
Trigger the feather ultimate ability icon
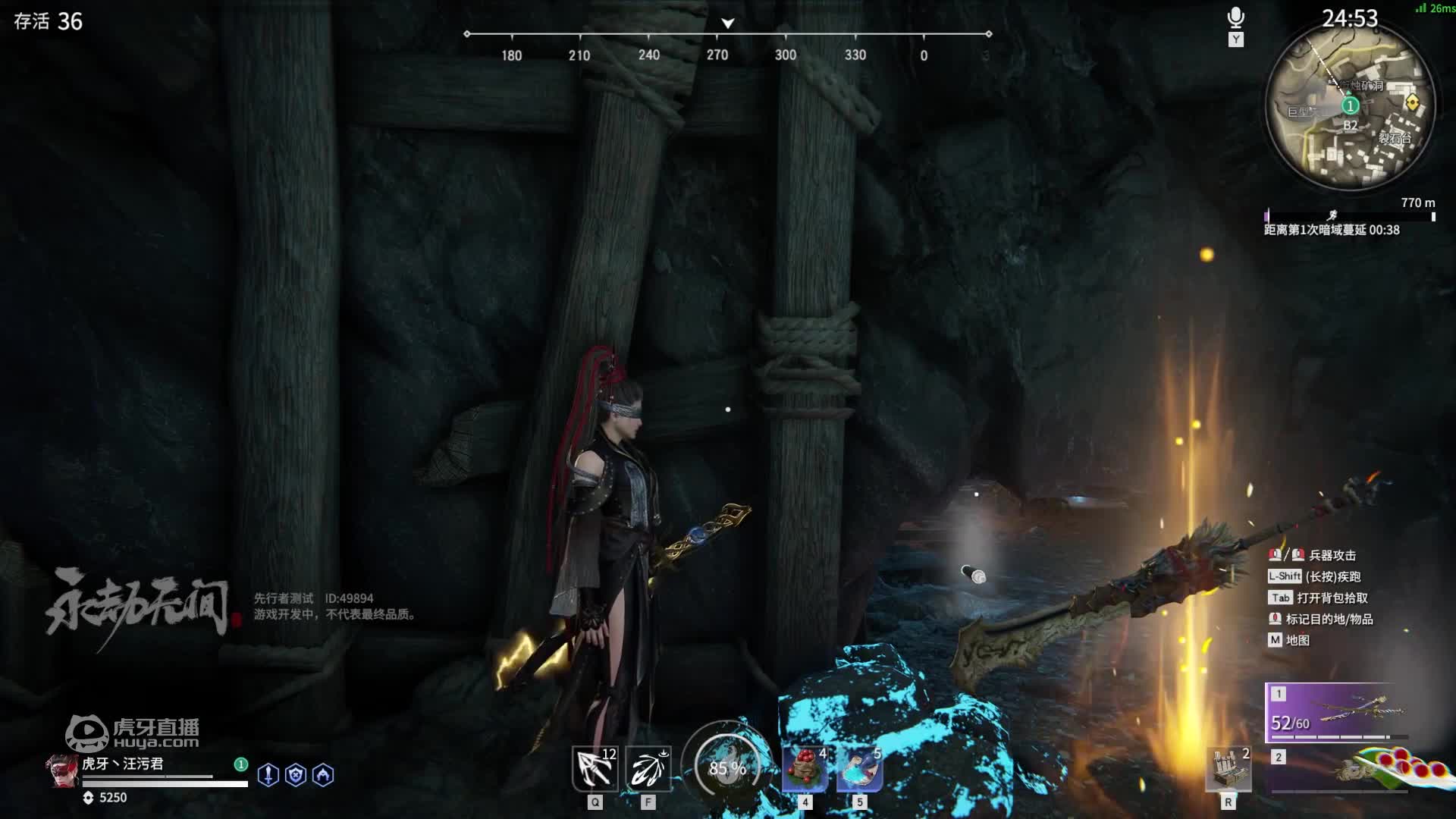pos(648,769)
